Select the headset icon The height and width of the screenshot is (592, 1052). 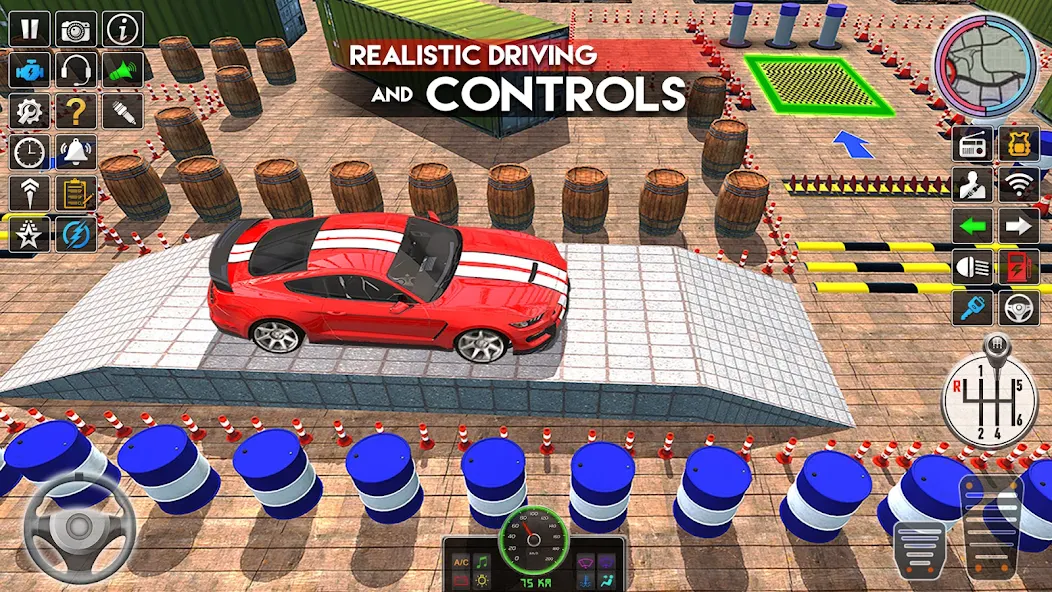[x=76, y=71]
